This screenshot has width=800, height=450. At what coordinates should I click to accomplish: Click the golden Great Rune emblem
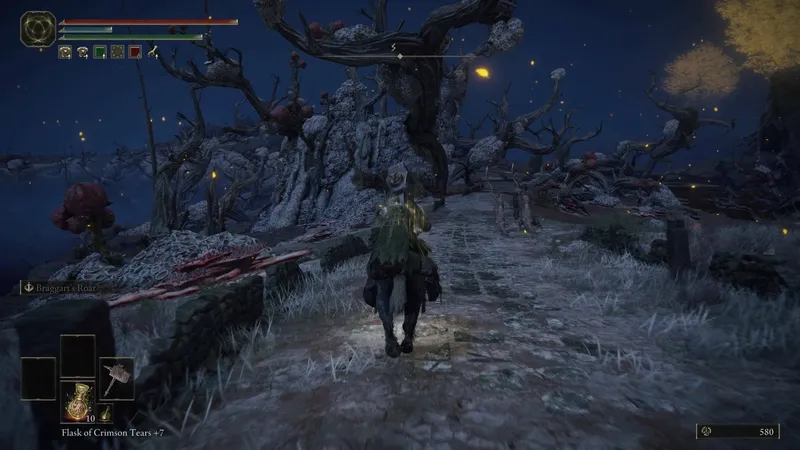coord(38,29)
